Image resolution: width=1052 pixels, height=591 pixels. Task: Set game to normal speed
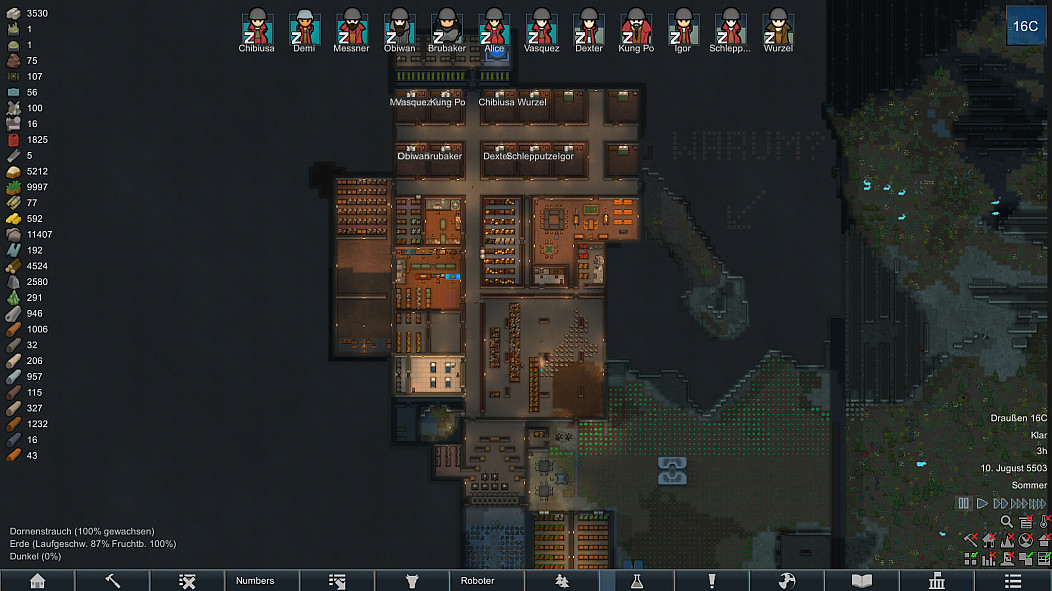(982, 503)
